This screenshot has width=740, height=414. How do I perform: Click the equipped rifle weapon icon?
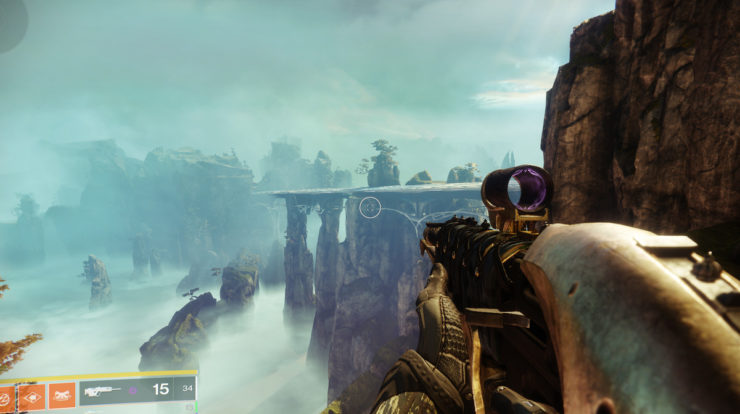coord(103,392)
